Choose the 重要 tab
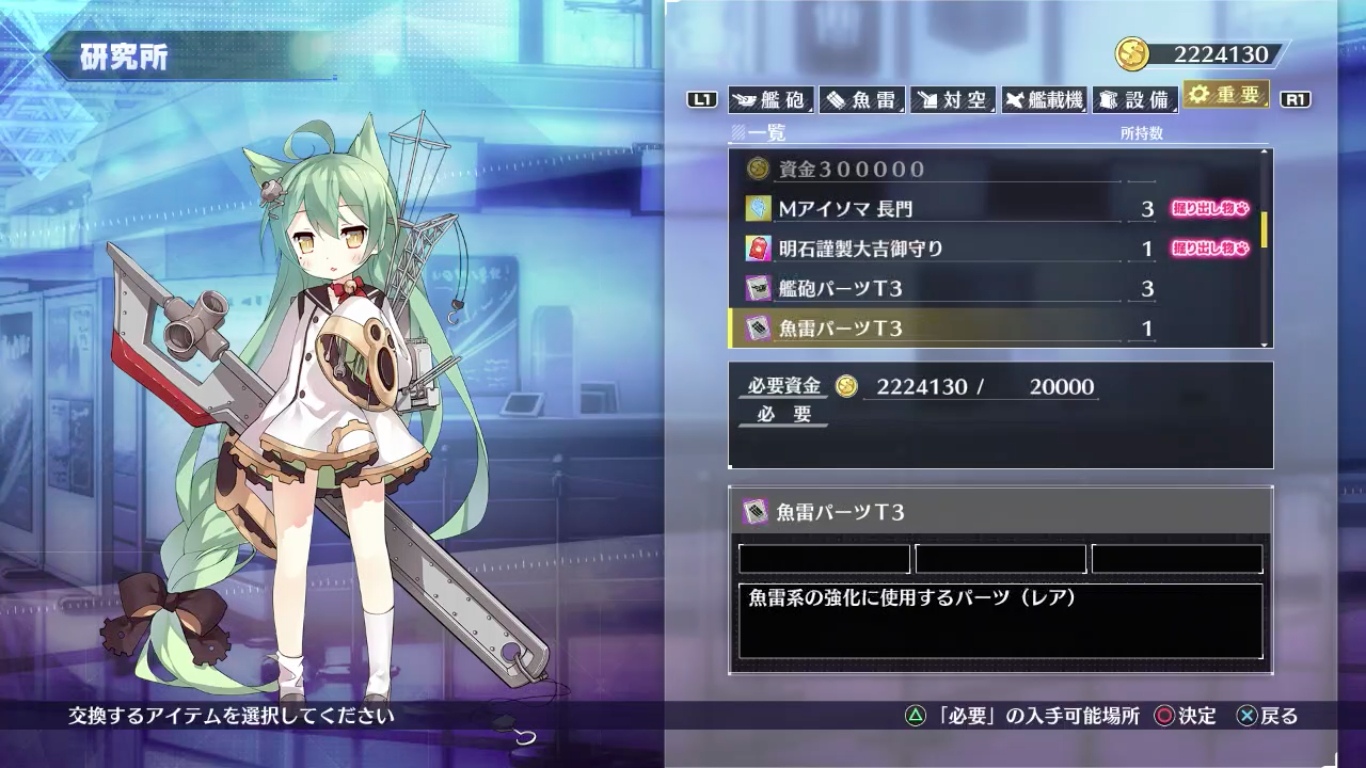Screen dimensions: 1366x768 [x=1226, y=96]
